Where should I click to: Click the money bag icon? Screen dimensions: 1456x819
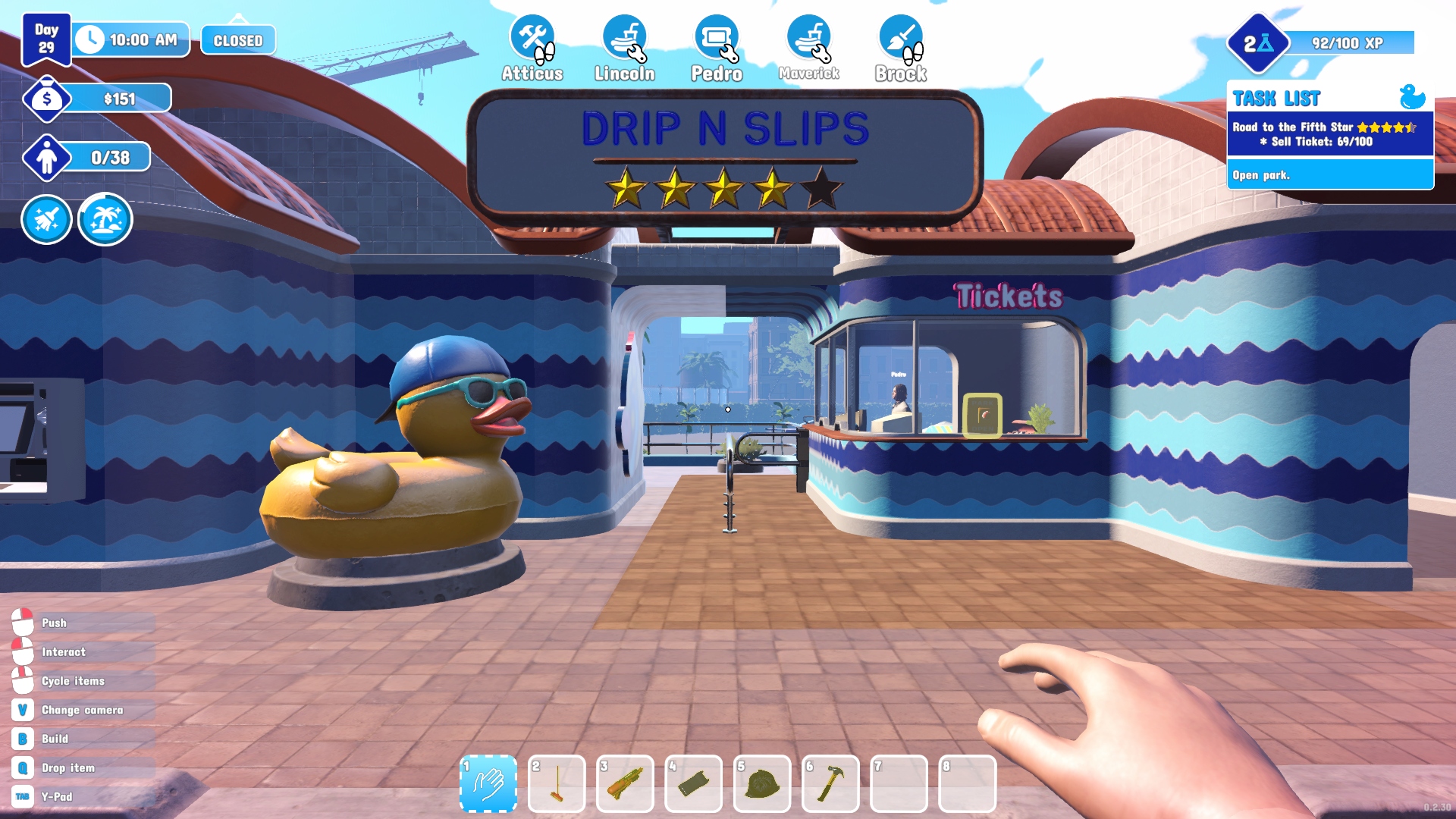(x=47, y=99)
